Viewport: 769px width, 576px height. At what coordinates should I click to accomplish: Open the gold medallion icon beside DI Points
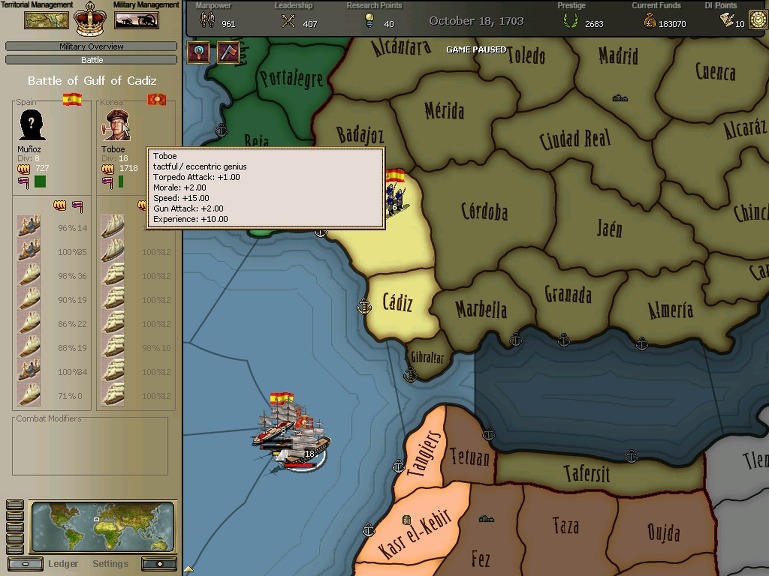click(757, 19)
